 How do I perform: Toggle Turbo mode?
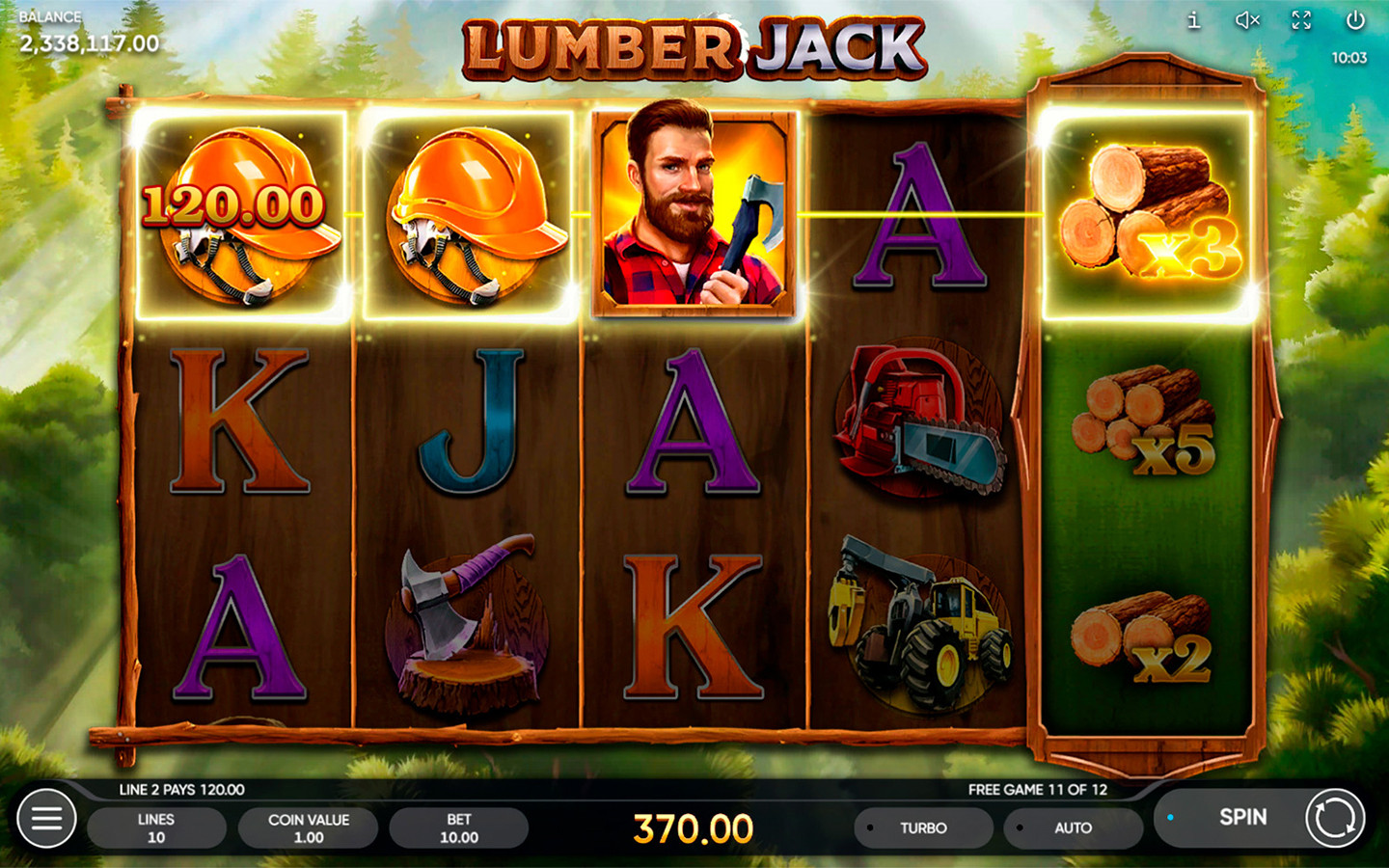coord(922,827)
